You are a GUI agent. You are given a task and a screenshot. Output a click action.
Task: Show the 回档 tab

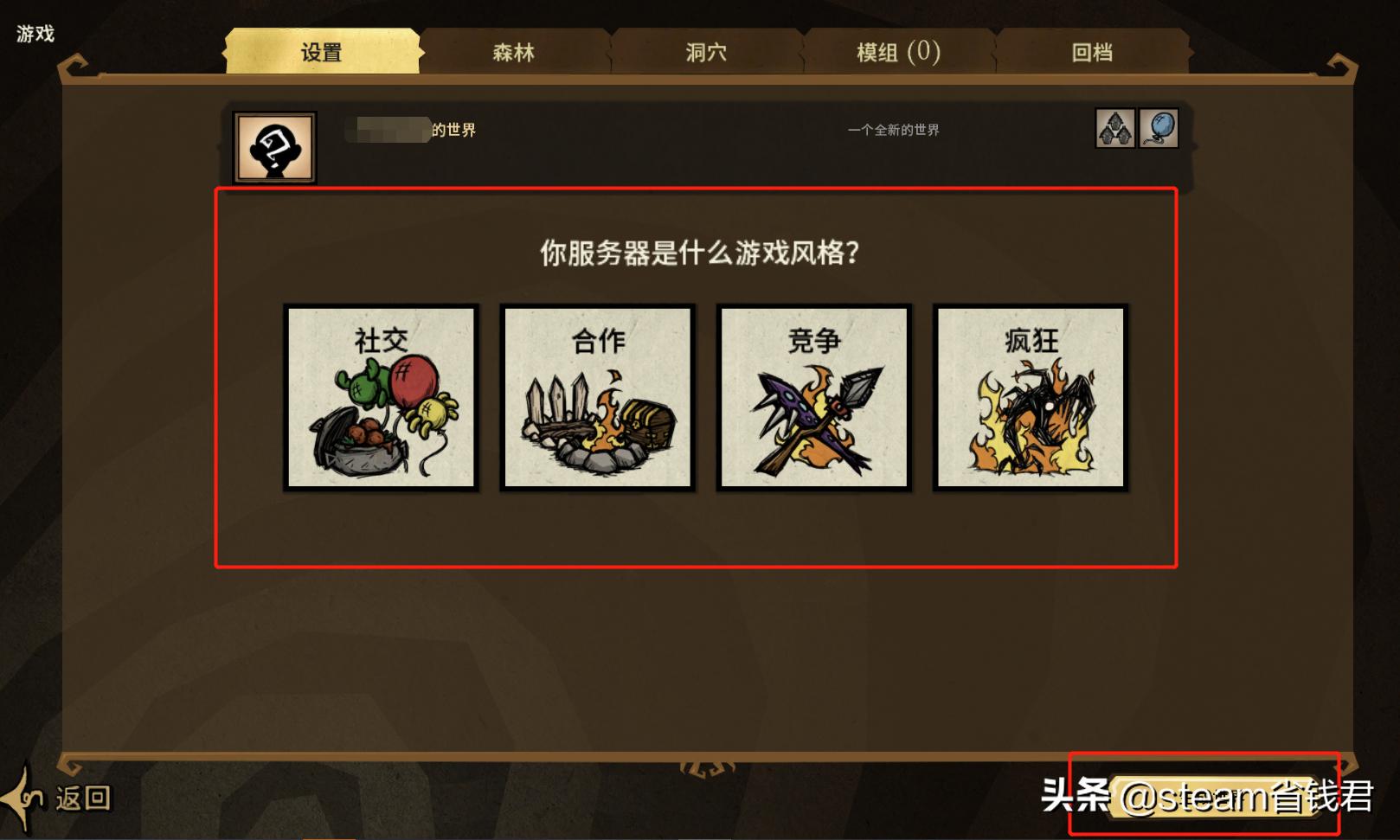click(1092, 52)
